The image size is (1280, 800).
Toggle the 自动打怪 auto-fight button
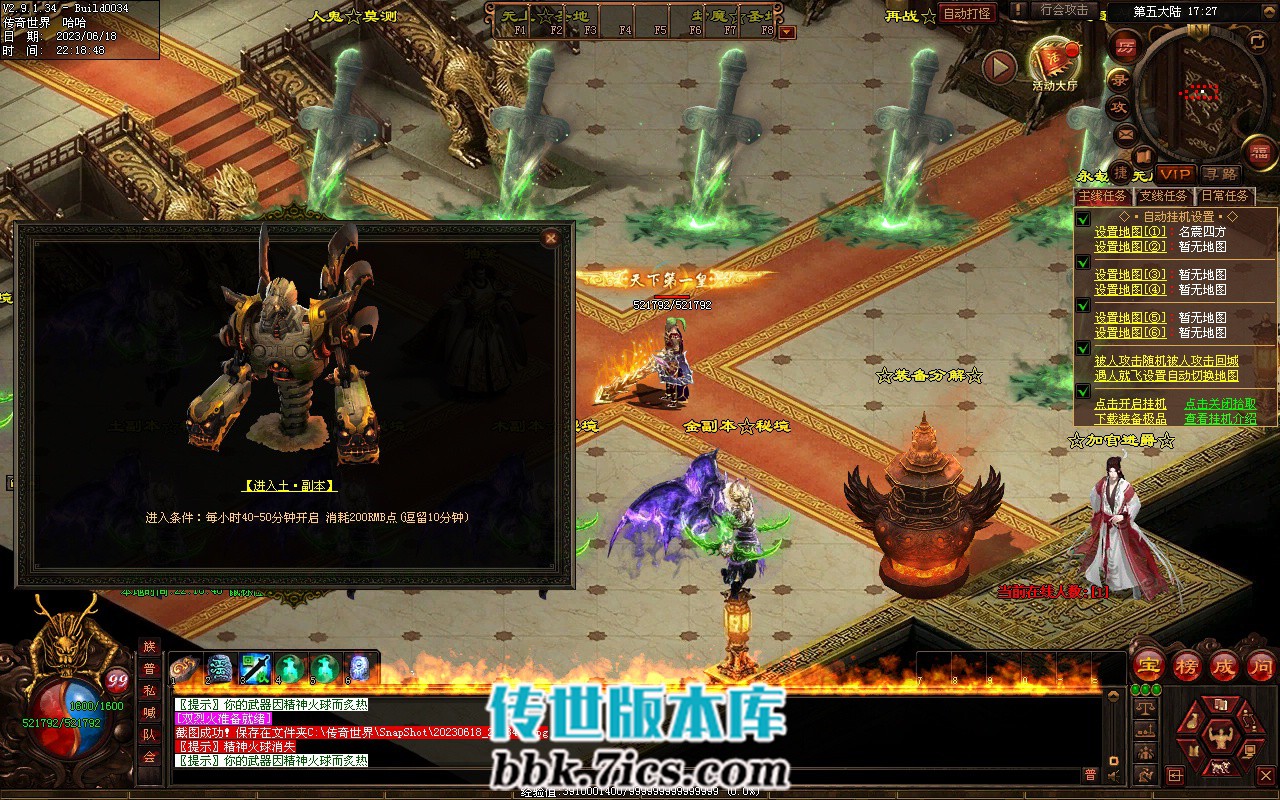(968, 13)
